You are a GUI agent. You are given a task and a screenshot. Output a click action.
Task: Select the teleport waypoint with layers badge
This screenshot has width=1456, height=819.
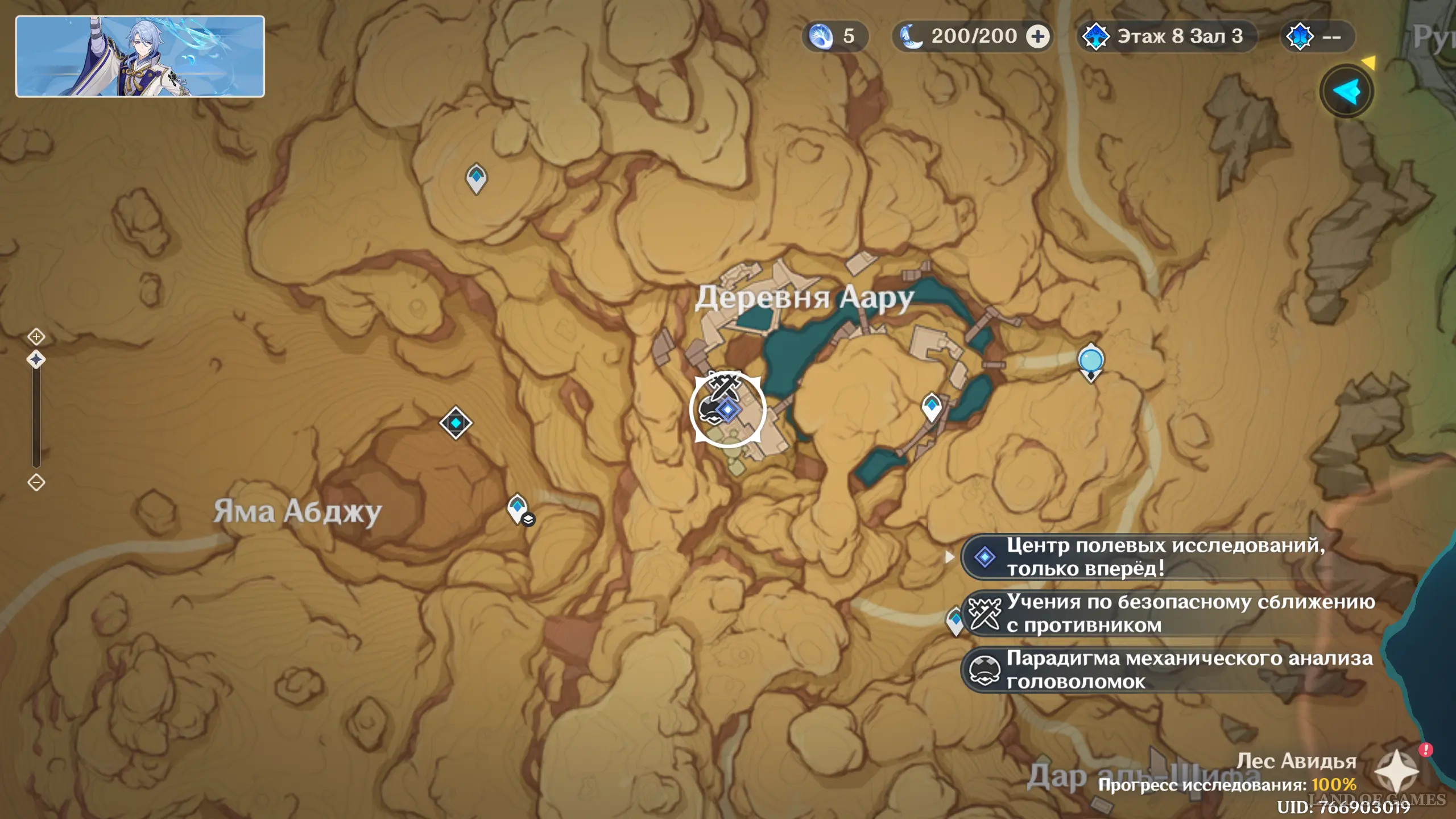[x=518, y=508]
